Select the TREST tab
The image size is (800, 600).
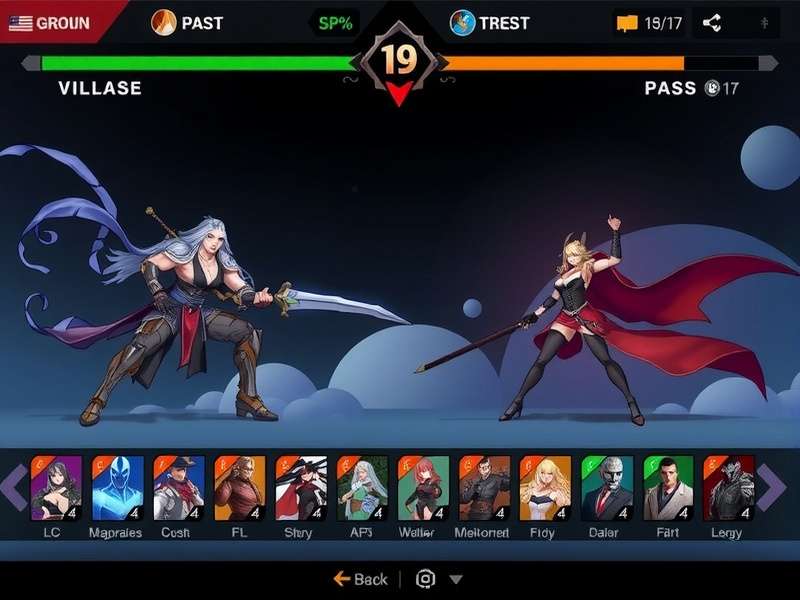coord(488,22)
